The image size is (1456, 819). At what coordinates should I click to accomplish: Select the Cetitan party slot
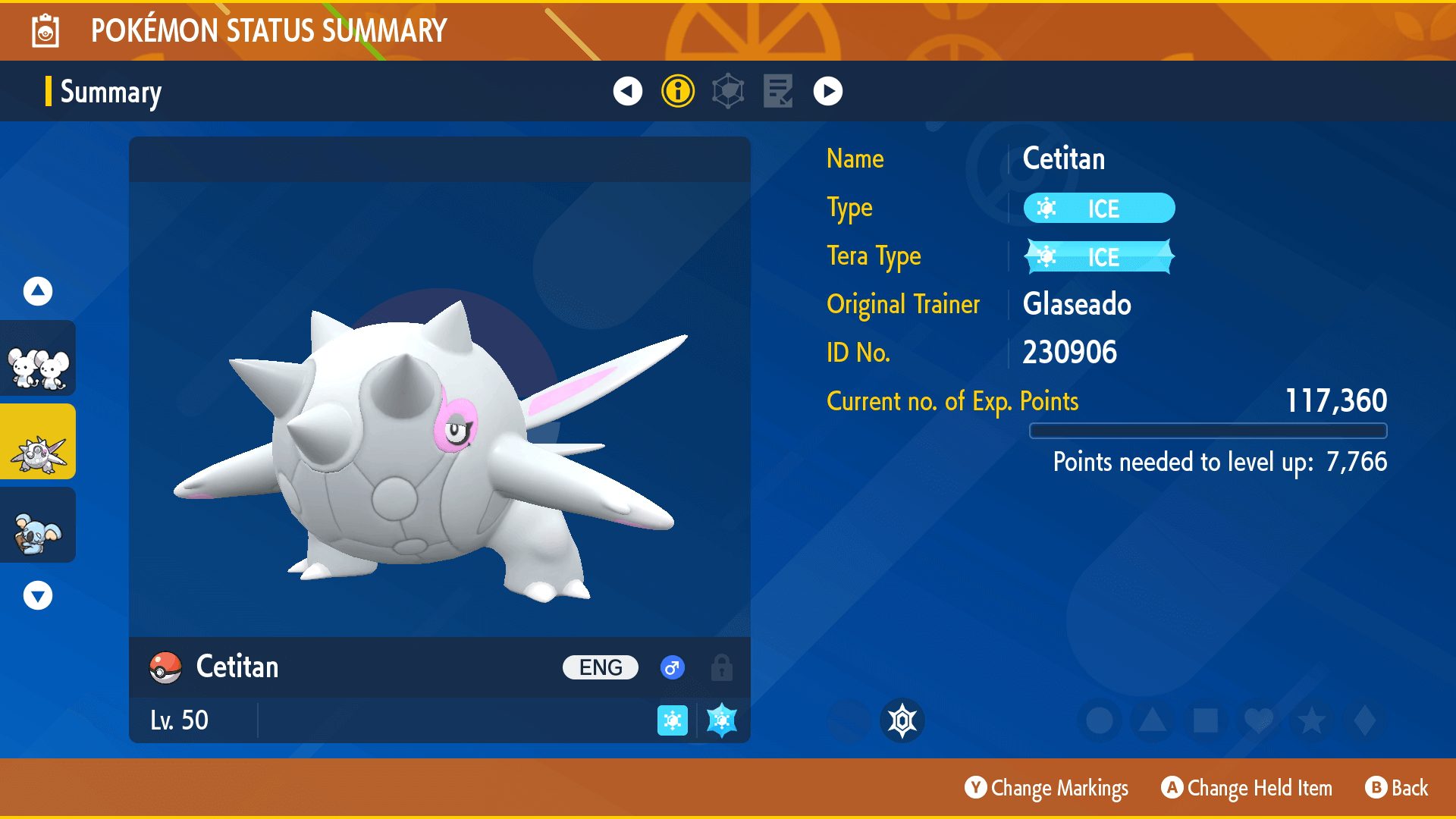(x=38, y=442)
